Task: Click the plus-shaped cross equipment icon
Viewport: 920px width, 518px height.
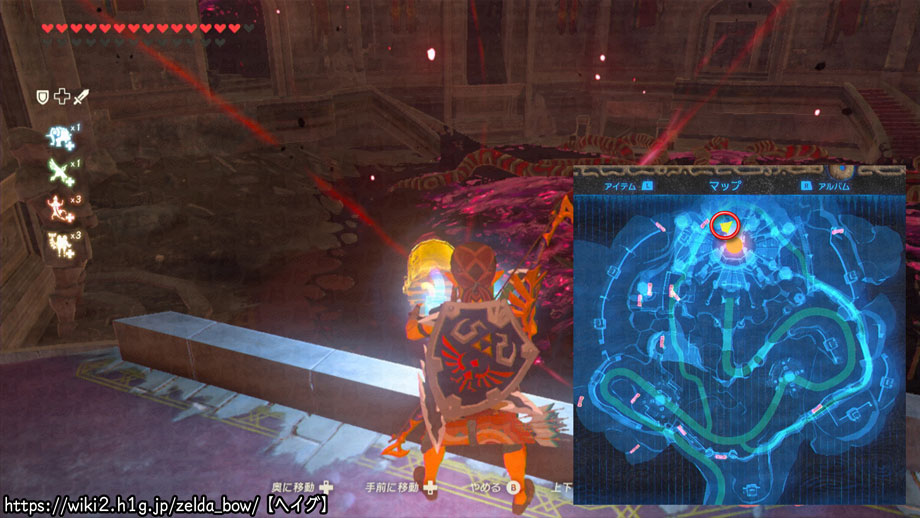Action: click(60, 96)
